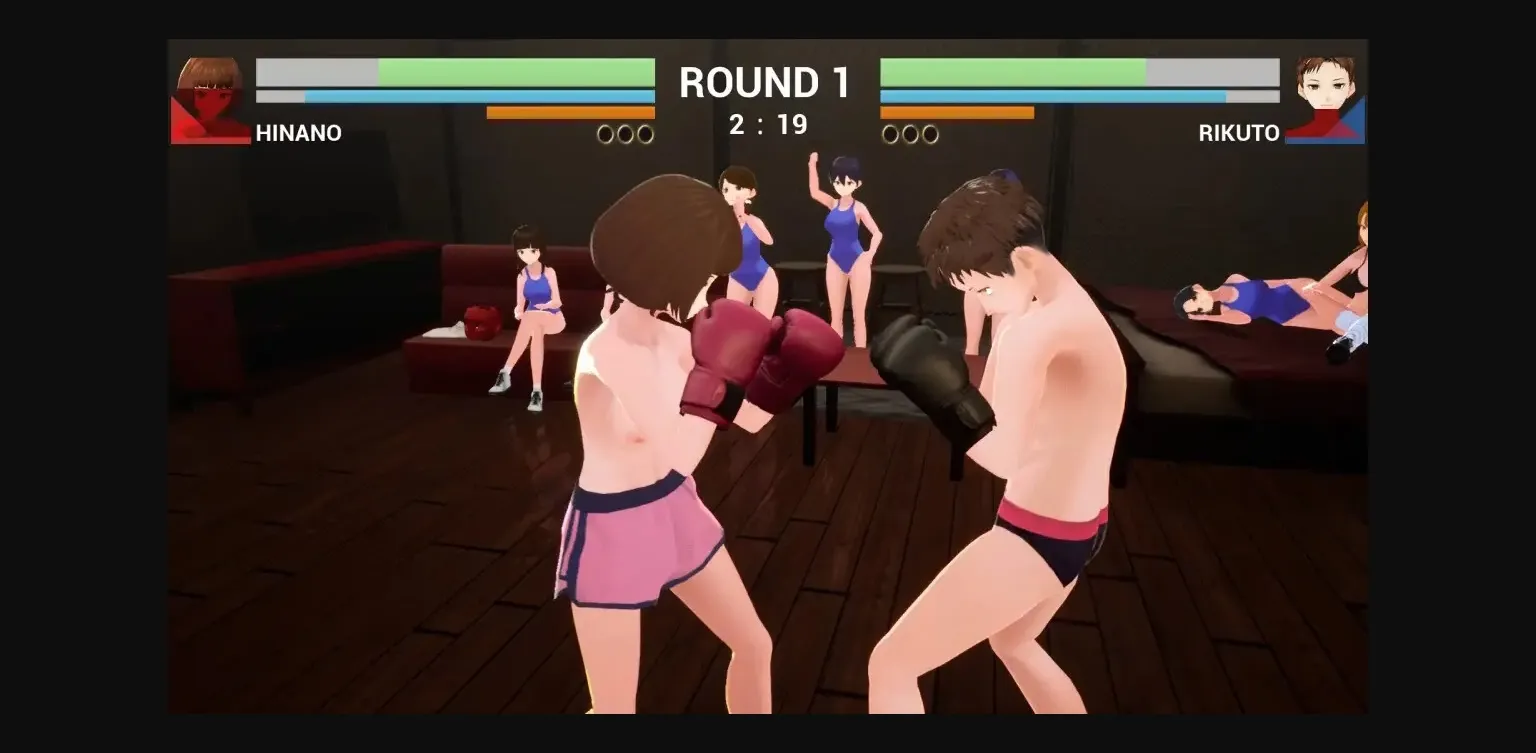Click the girl spectator sitting on the couch

pyautogui.click(x=537, y=300)
